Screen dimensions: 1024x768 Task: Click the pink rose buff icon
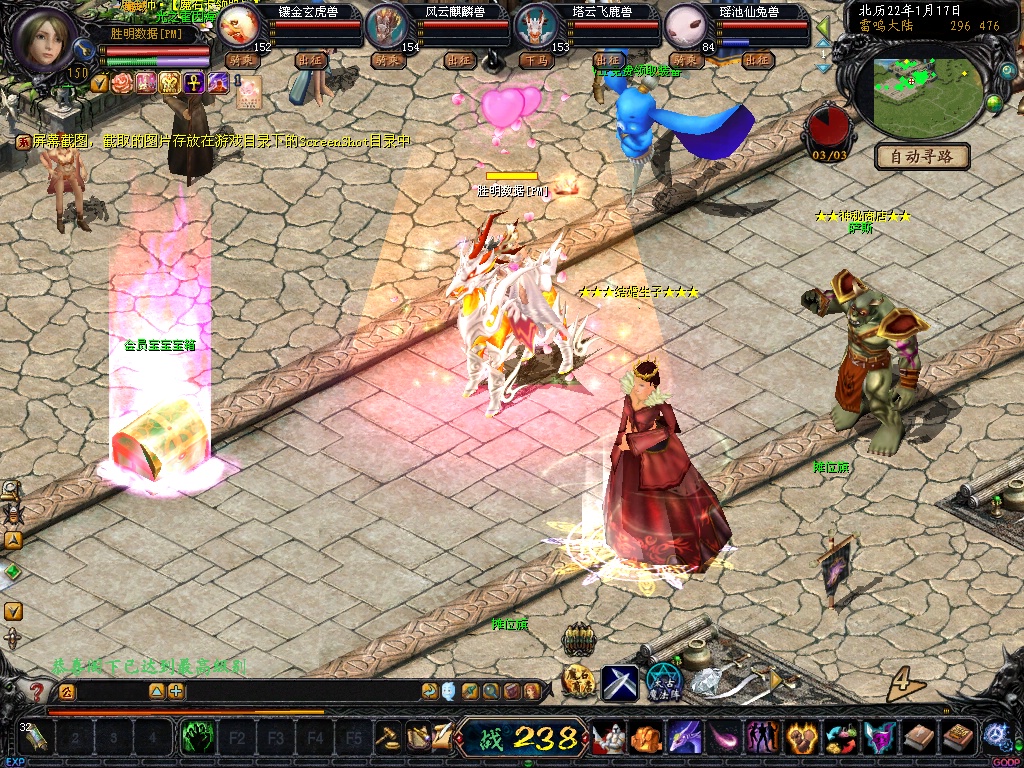tap(122, 82)
